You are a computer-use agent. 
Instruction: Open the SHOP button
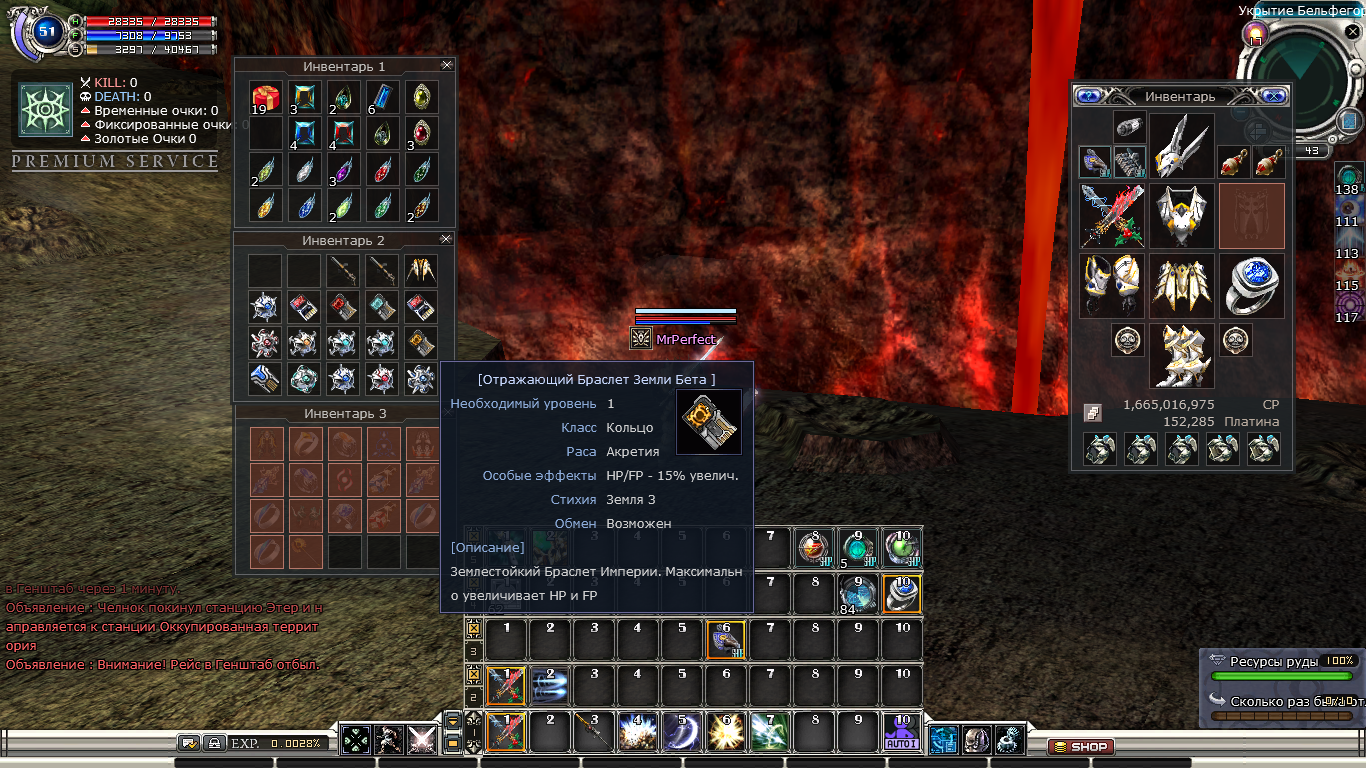point(1080,747)
